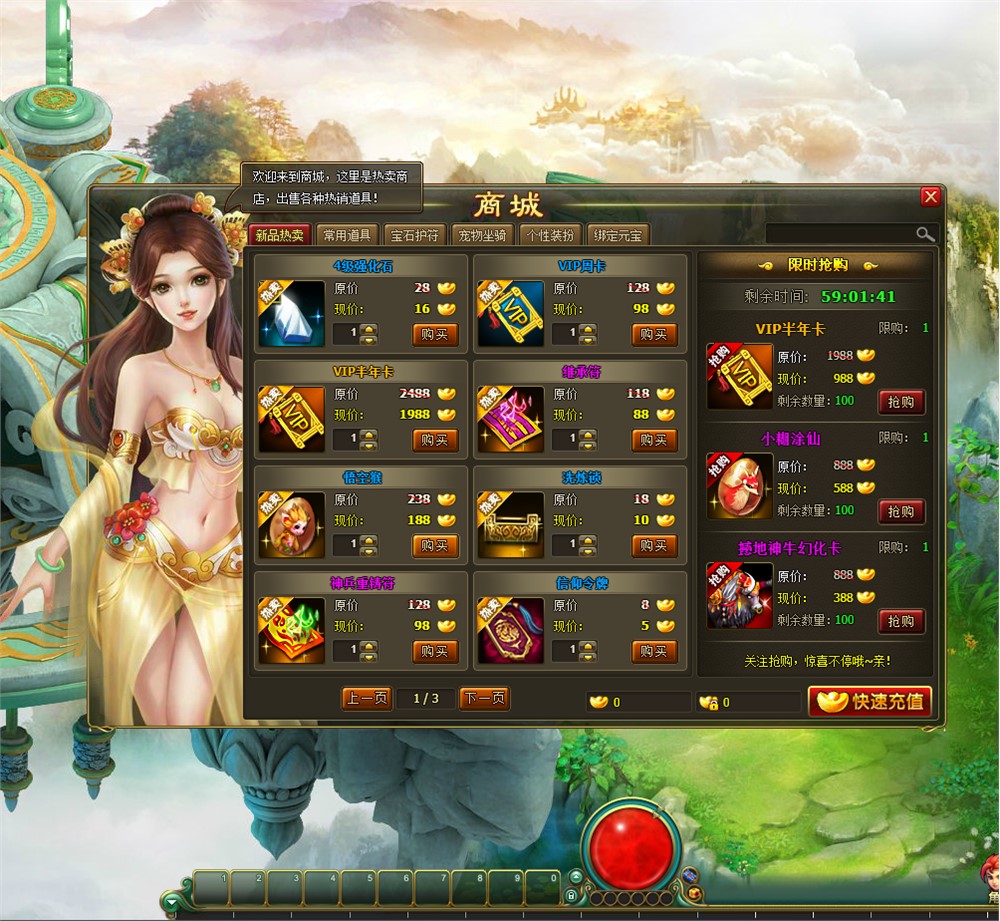Grab the limited-time VIP半年卡 with 抢购
Screen dimensions: 1000x921
coord(901,402)
